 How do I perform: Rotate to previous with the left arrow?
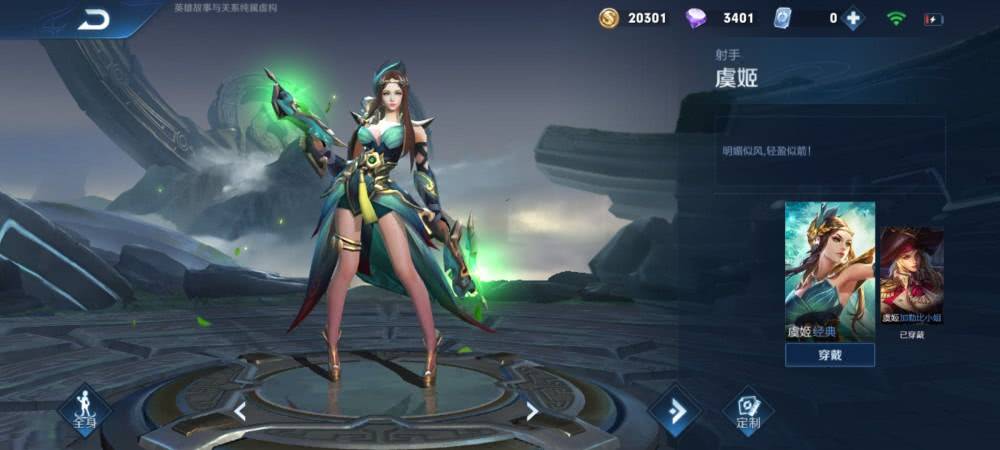(240, 410)
